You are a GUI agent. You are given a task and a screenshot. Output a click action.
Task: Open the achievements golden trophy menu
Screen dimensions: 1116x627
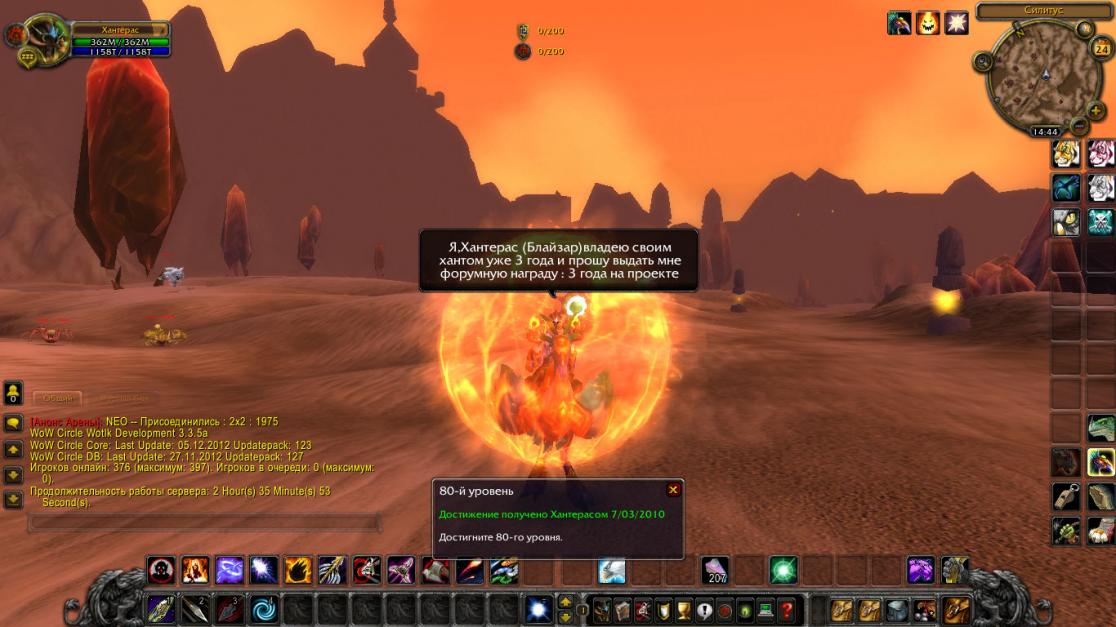(x=684, y=609)
